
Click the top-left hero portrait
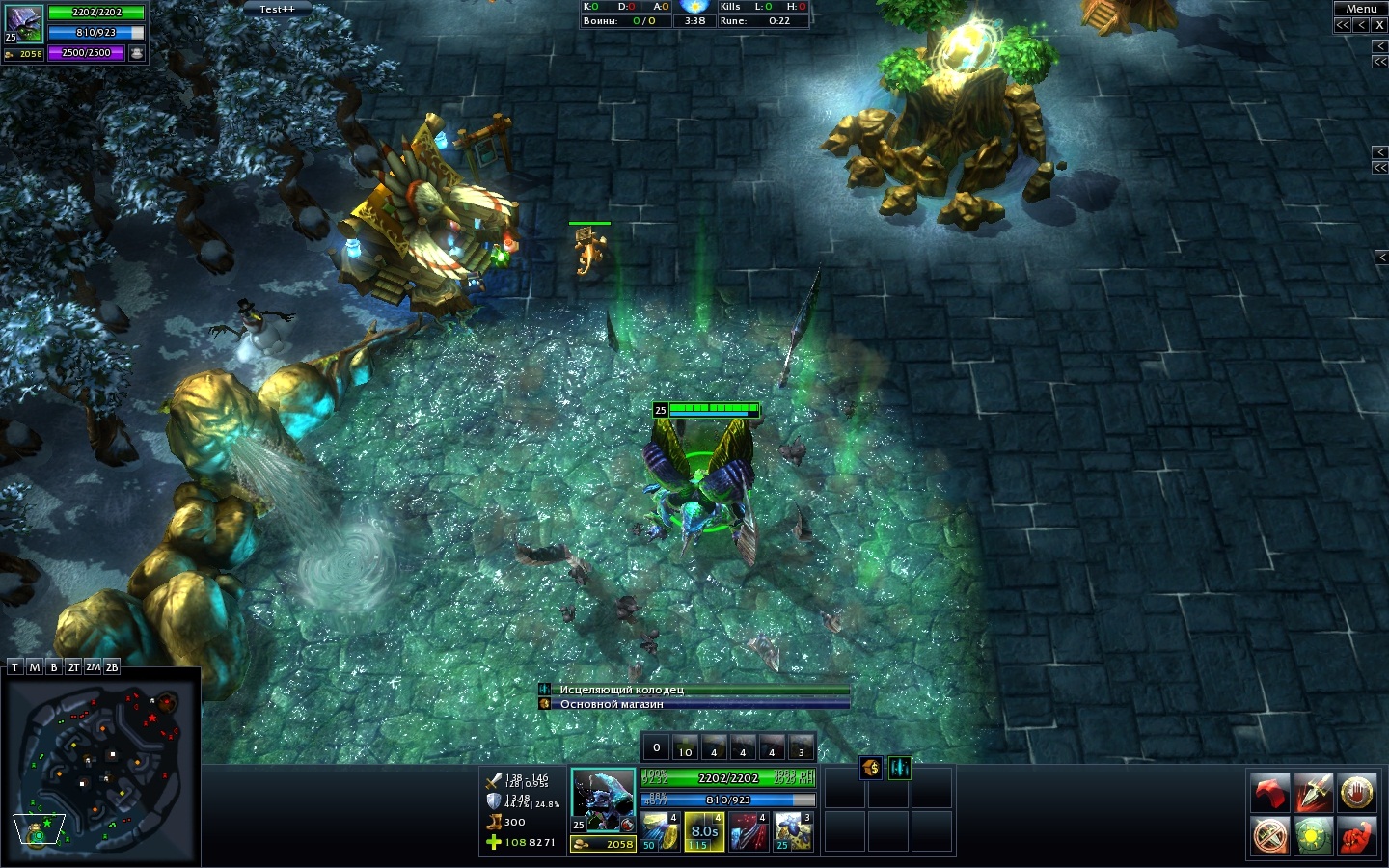coord(23,23)
